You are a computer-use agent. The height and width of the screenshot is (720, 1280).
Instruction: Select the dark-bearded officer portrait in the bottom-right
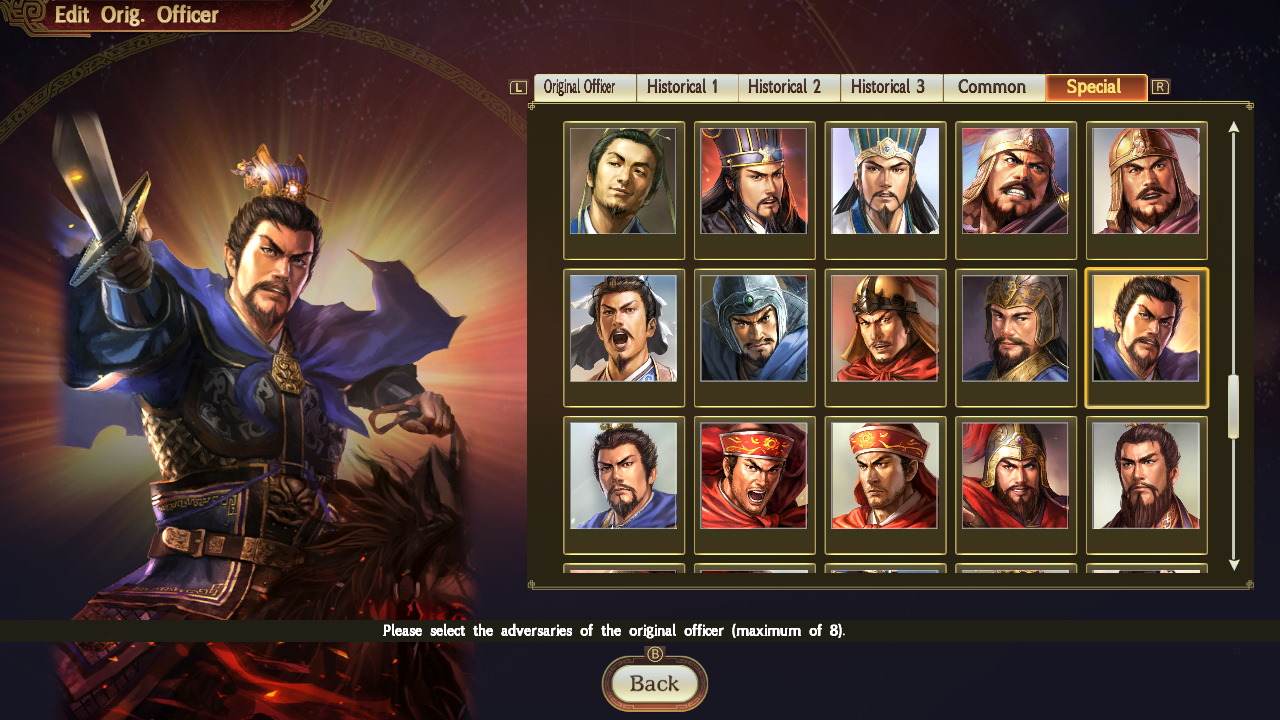1146,483
